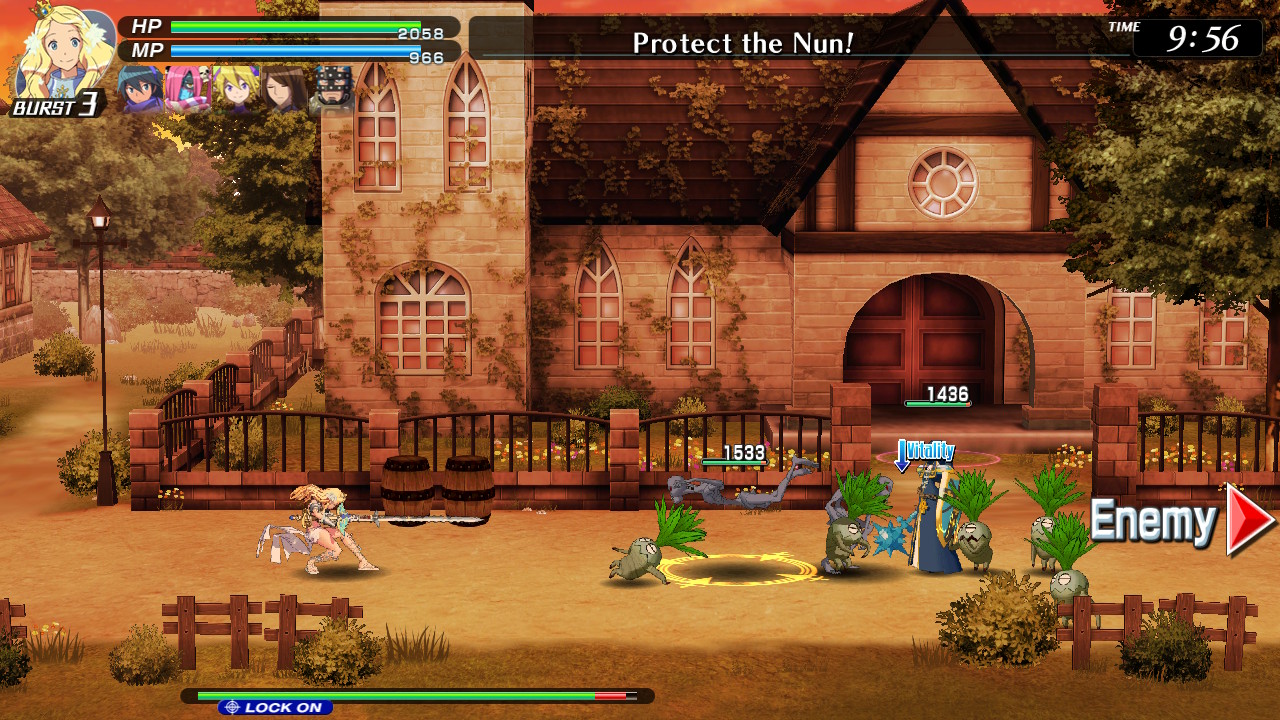Choose the pink-haired skull ally portrait

pyautogui.click(x=188, y=89)
